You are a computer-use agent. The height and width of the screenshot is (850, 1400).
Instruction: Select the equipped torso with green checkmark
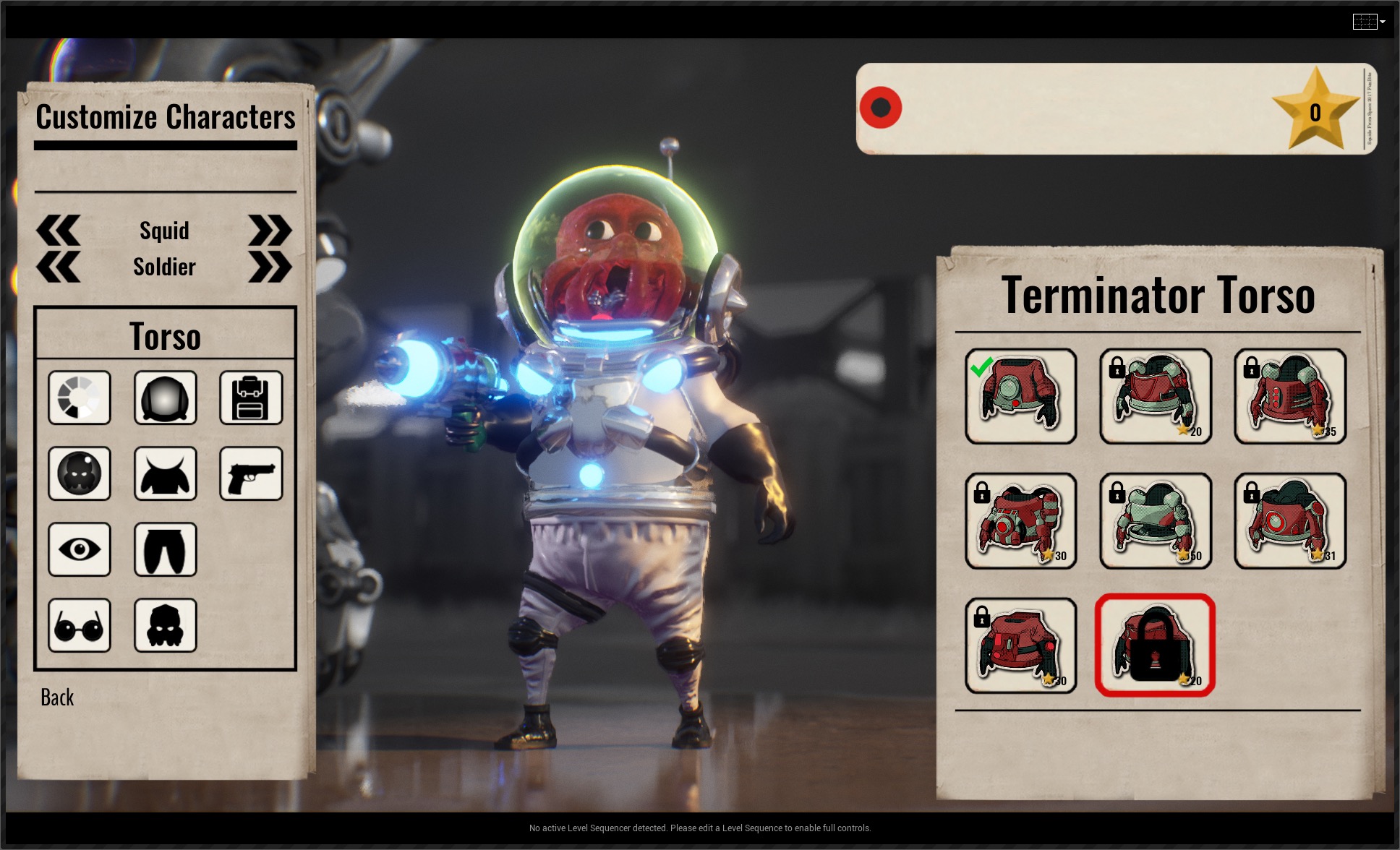point(1020,396)
